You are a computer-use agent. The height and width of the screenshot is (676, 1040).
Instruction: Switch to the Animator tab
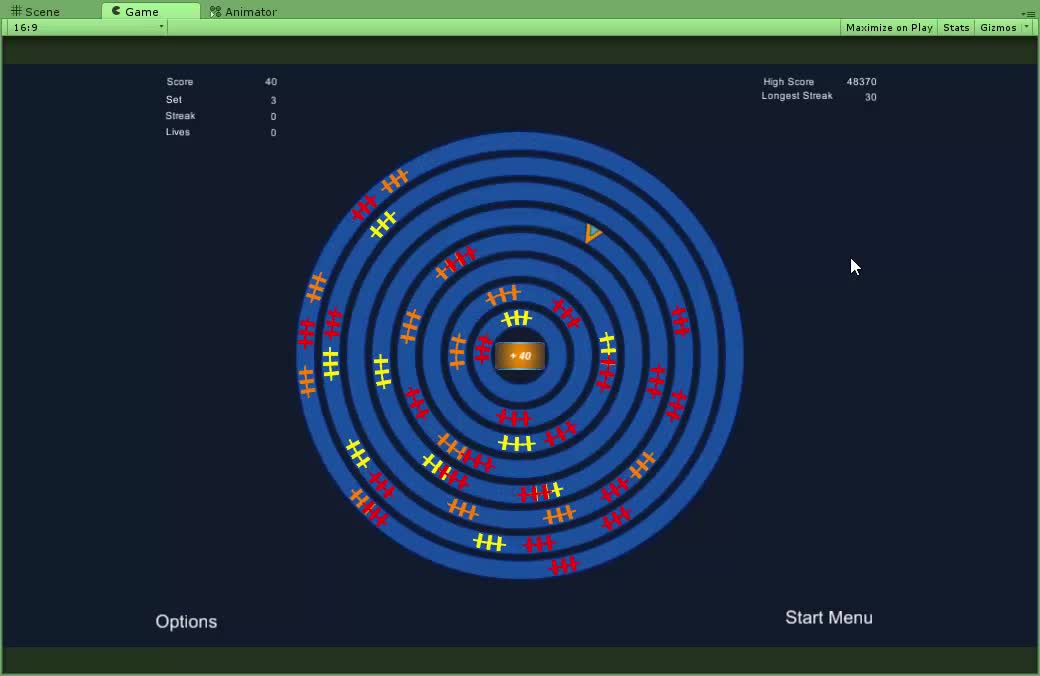[244, 12]
